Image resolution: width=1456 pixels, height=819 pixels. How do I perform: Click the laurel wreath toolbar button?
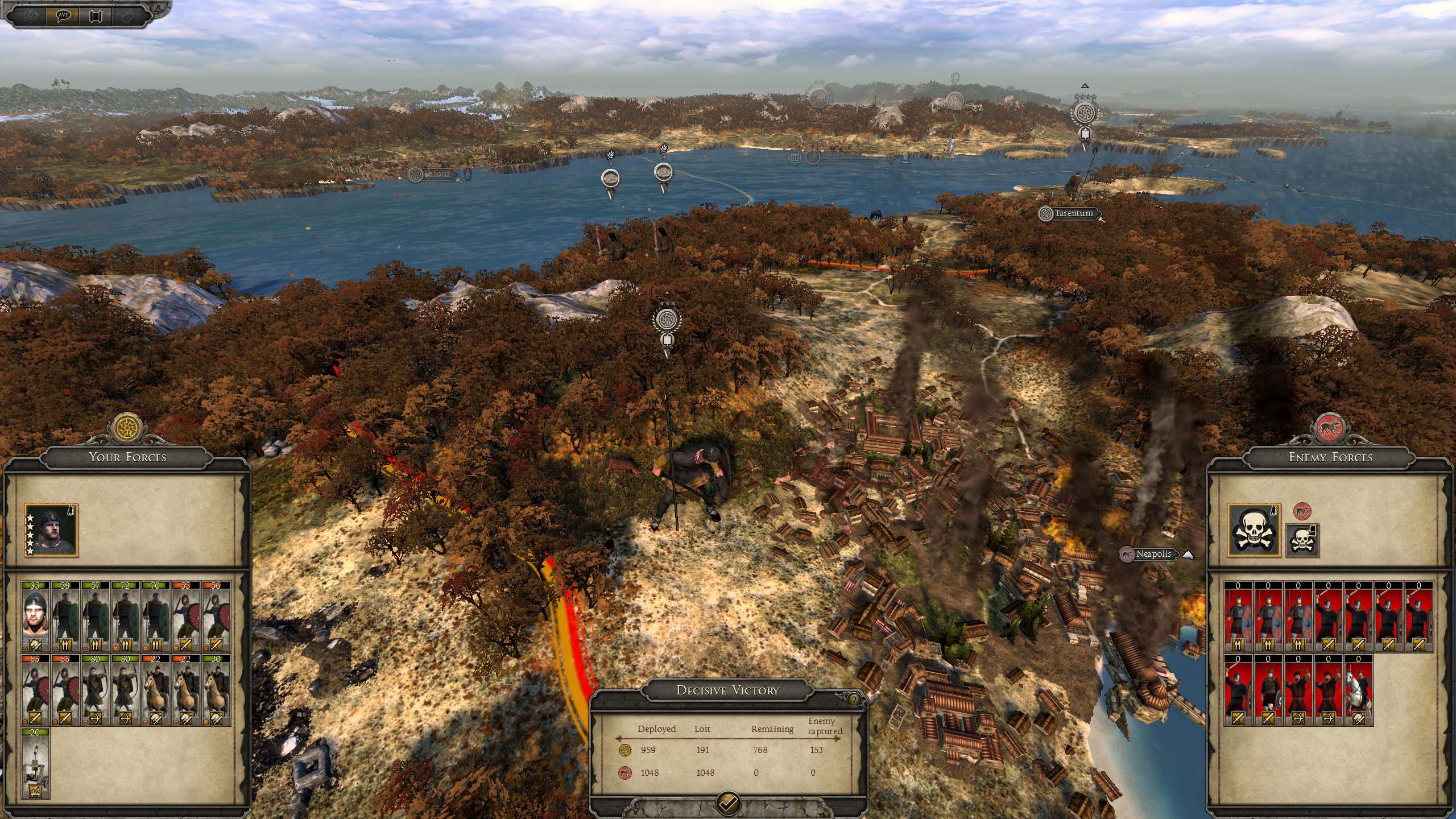coord(31,15)
